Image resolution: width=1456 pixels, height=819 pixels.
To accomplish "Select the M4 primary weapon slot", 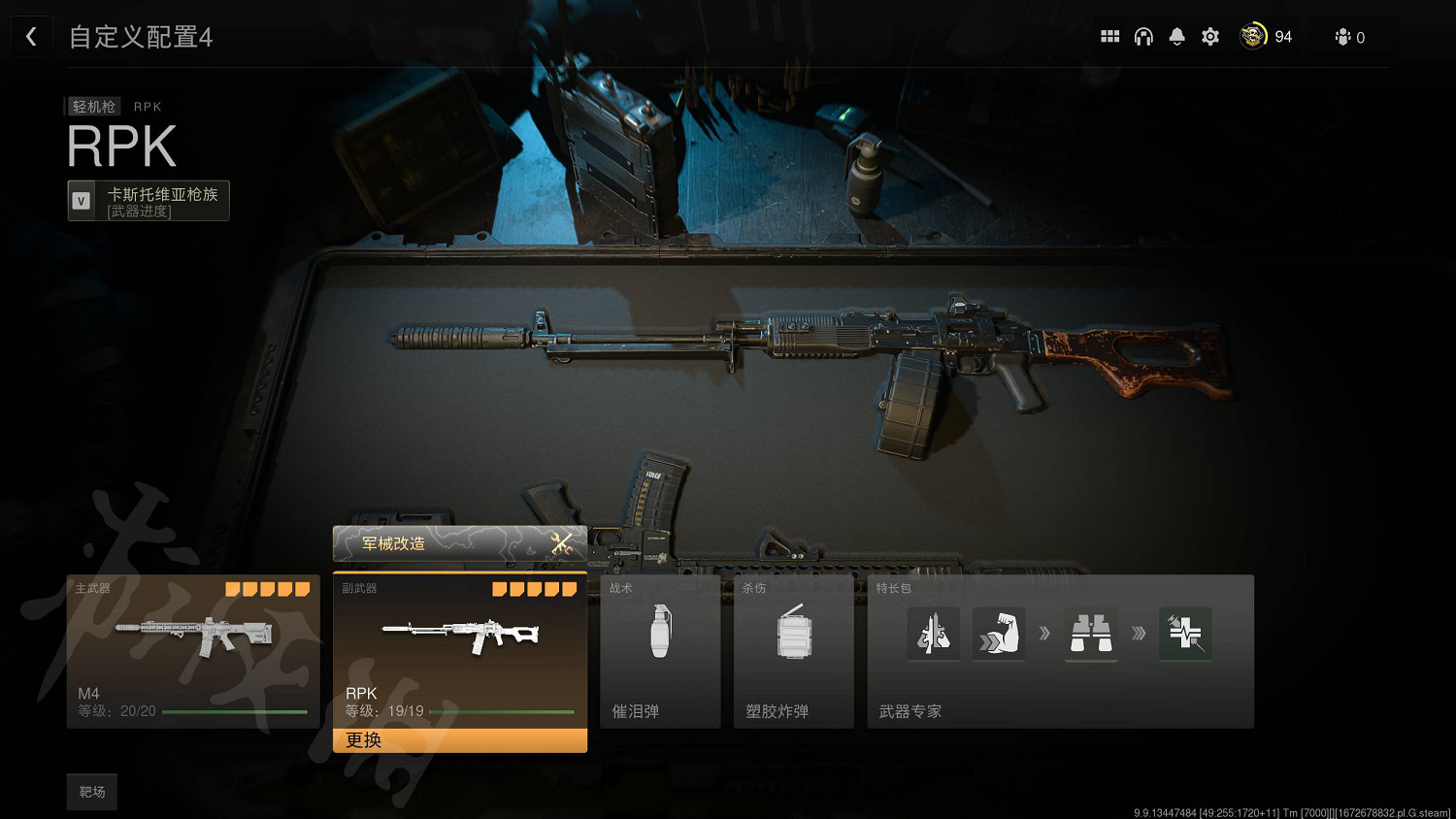I will click(x=192, y=651).
